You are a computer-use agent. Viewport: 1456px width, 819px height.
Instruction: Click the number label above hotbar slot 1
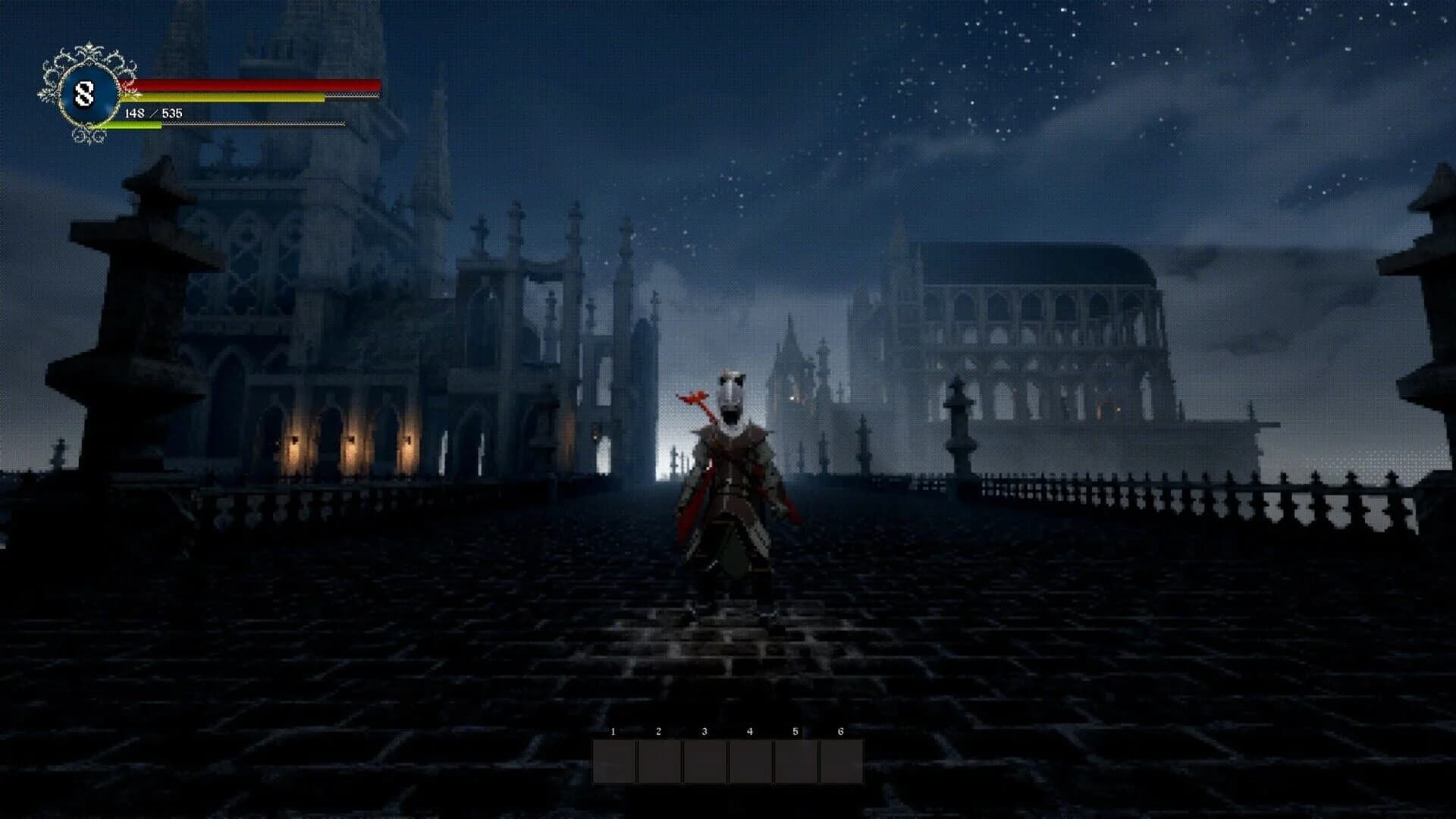(613, 733)
